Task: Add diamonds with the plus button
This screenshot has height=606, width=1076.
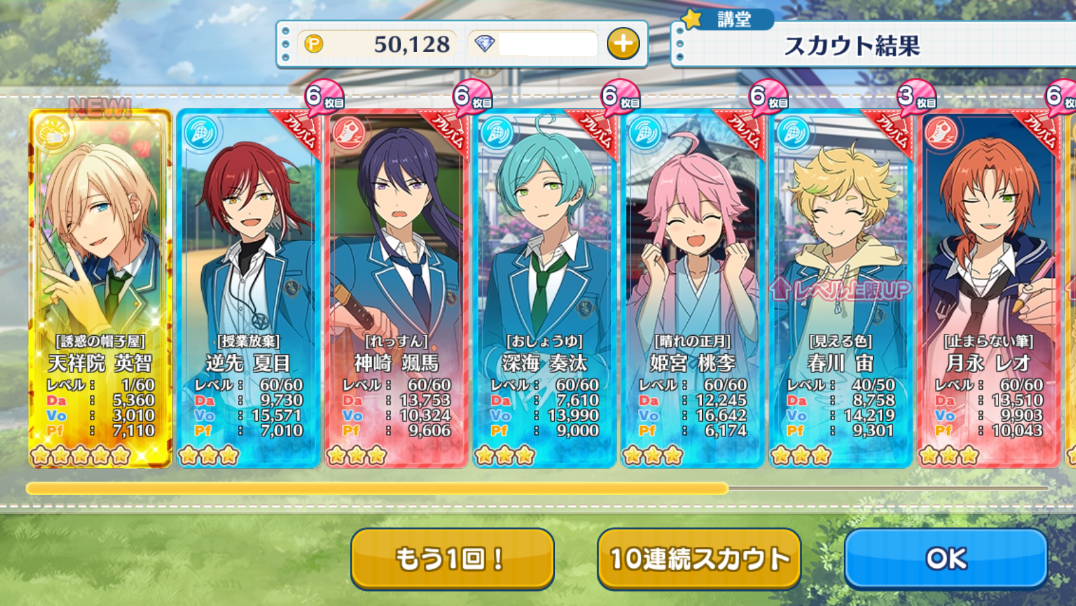Action: [x=622, y=43]
